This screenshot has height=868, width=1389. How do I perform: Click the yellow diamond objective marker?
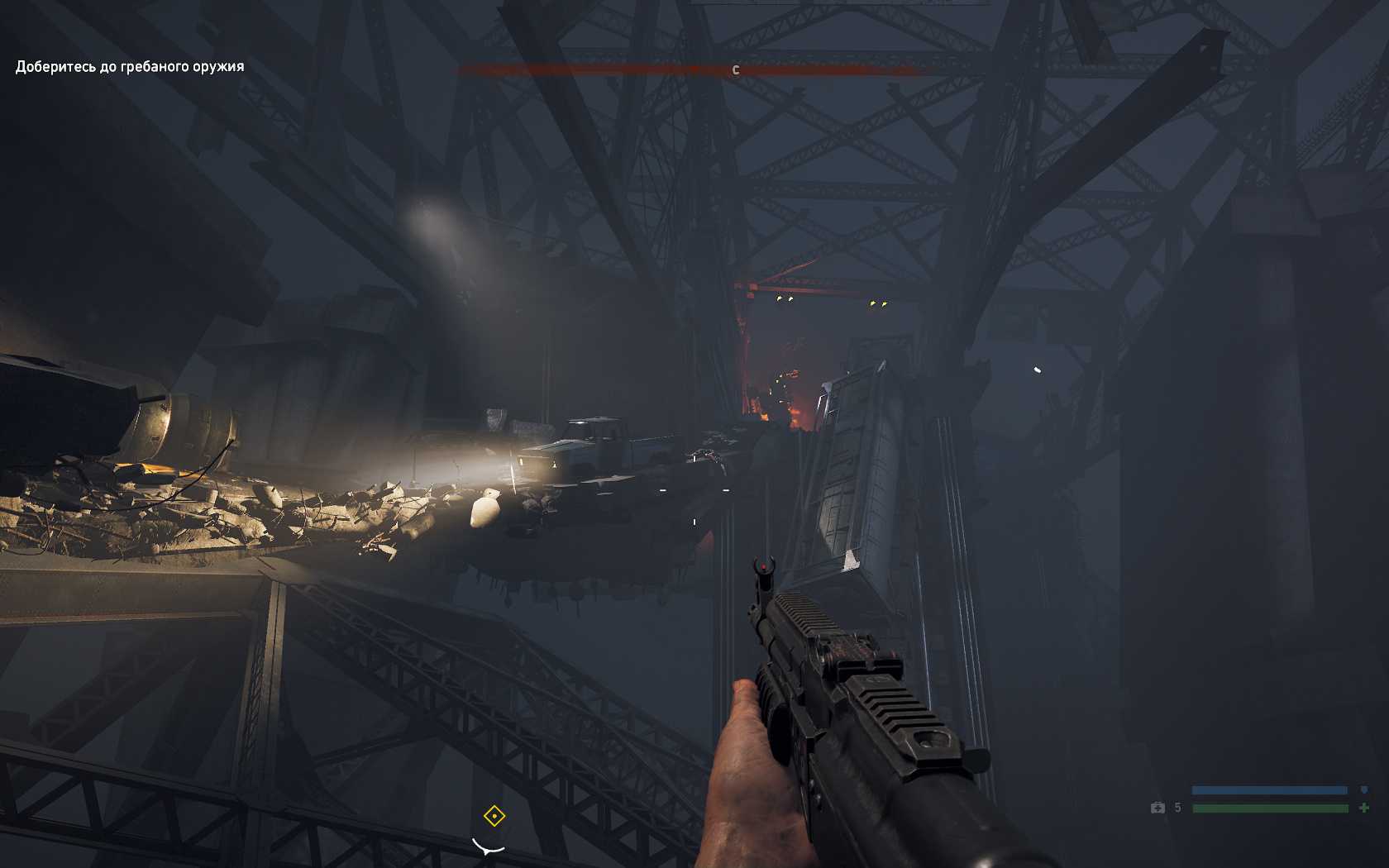click(494, 817)
